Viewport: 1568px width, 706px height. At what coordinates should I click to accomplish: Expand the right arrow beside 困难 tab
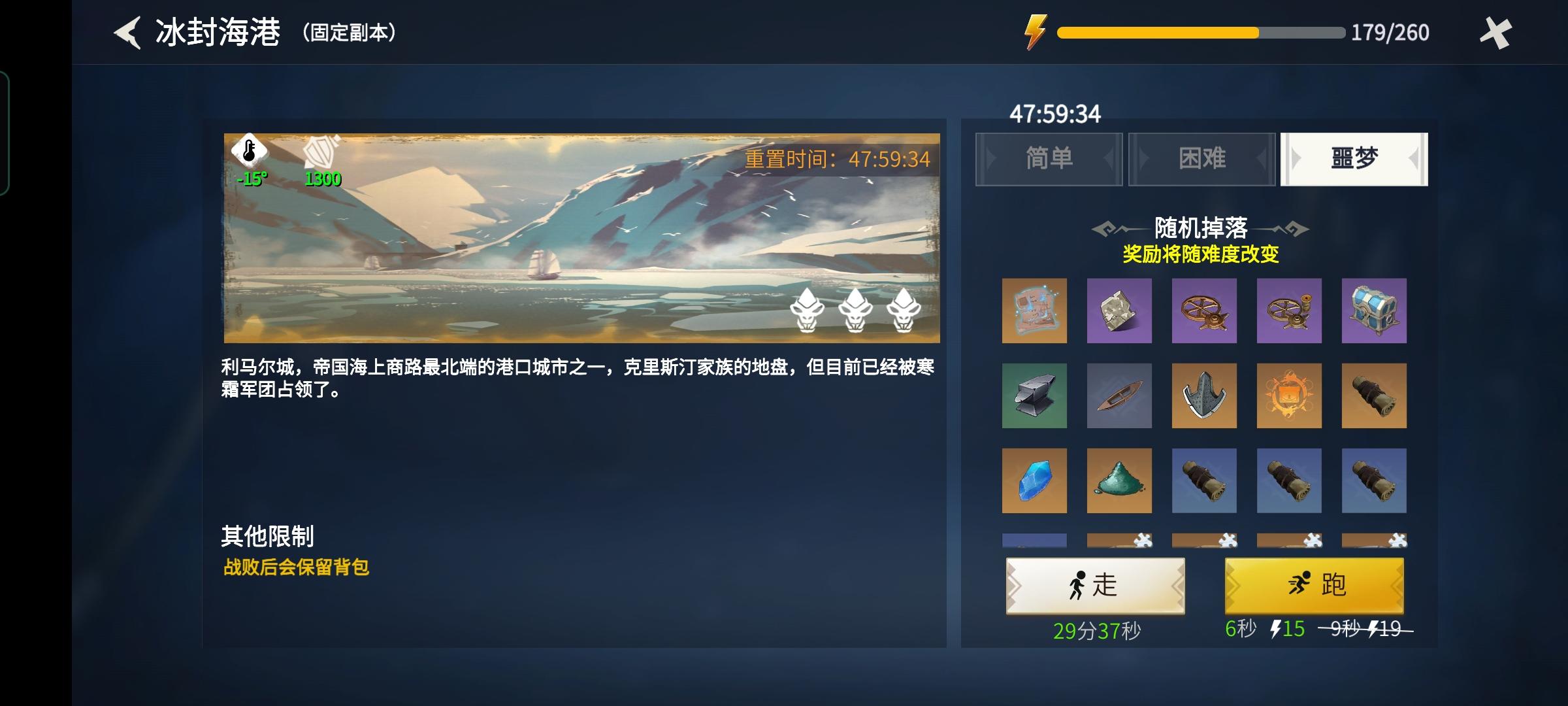pos(1261,159)
